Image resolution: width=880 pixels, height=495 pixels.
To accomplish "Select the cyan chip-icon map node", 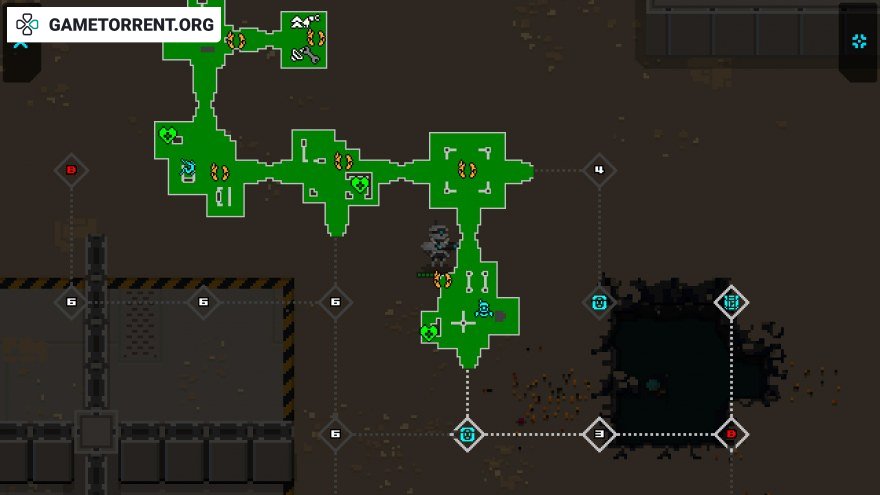I will point(731,301).
